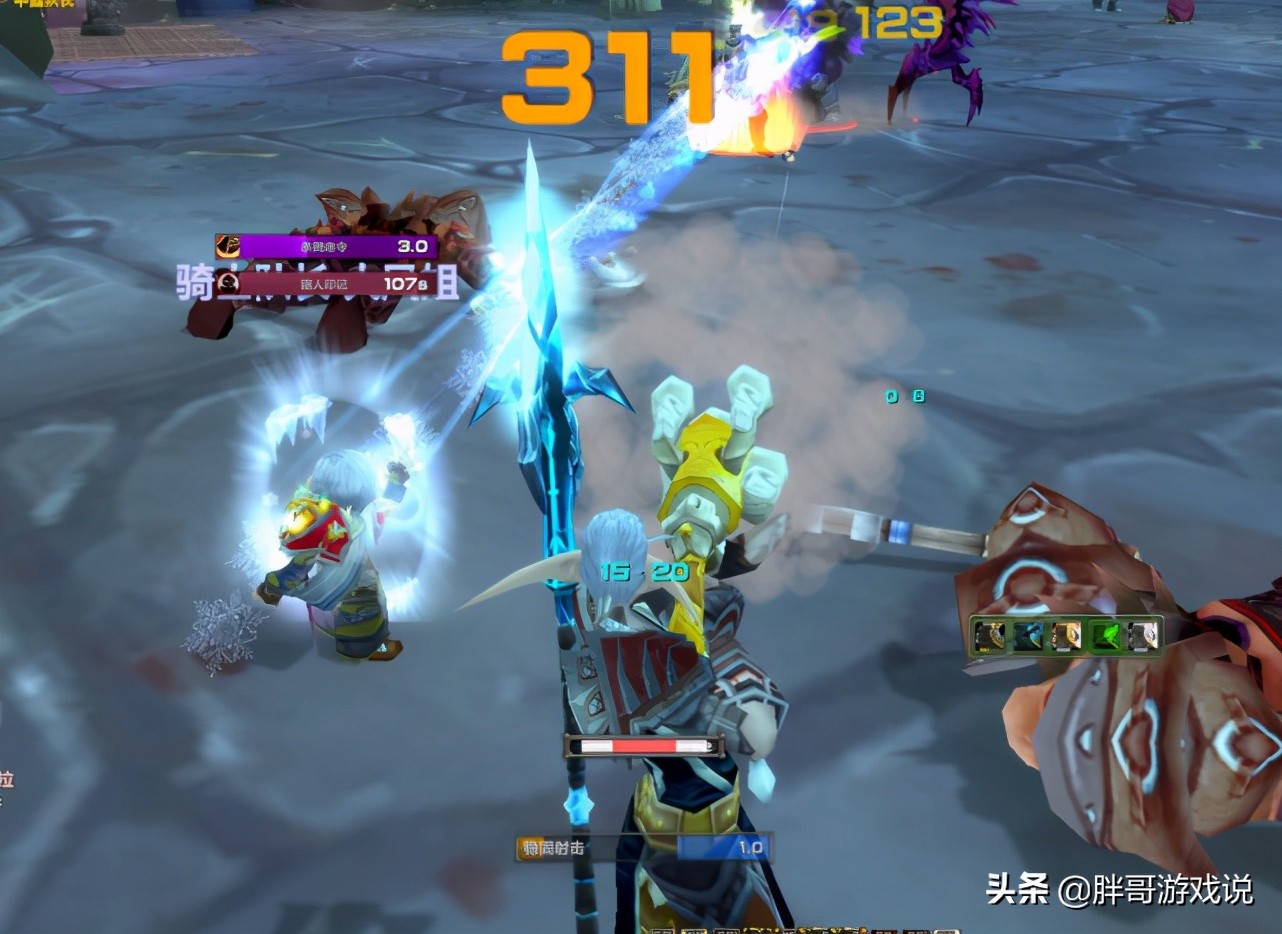Click the golden trinket icon, third buff slot
Image resolution: width=1282 pixels, height=934 pixels.
pos(1066,635)
